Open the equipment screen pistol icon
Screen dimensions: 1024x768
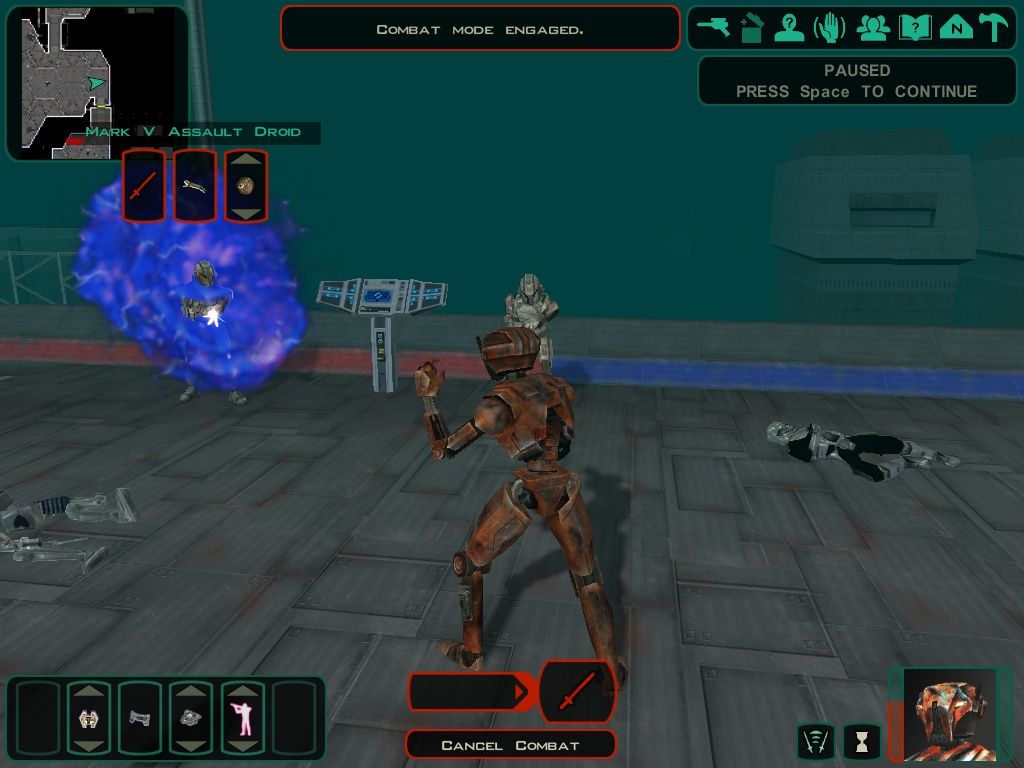tap(714, 28)
